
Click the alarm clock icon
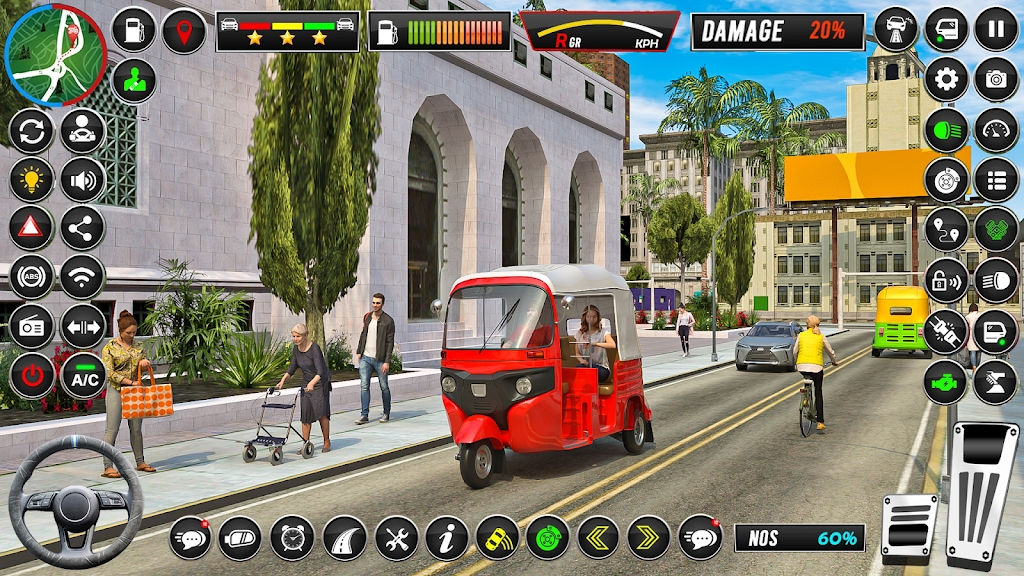pyautogui.click(x=292, y=538)
